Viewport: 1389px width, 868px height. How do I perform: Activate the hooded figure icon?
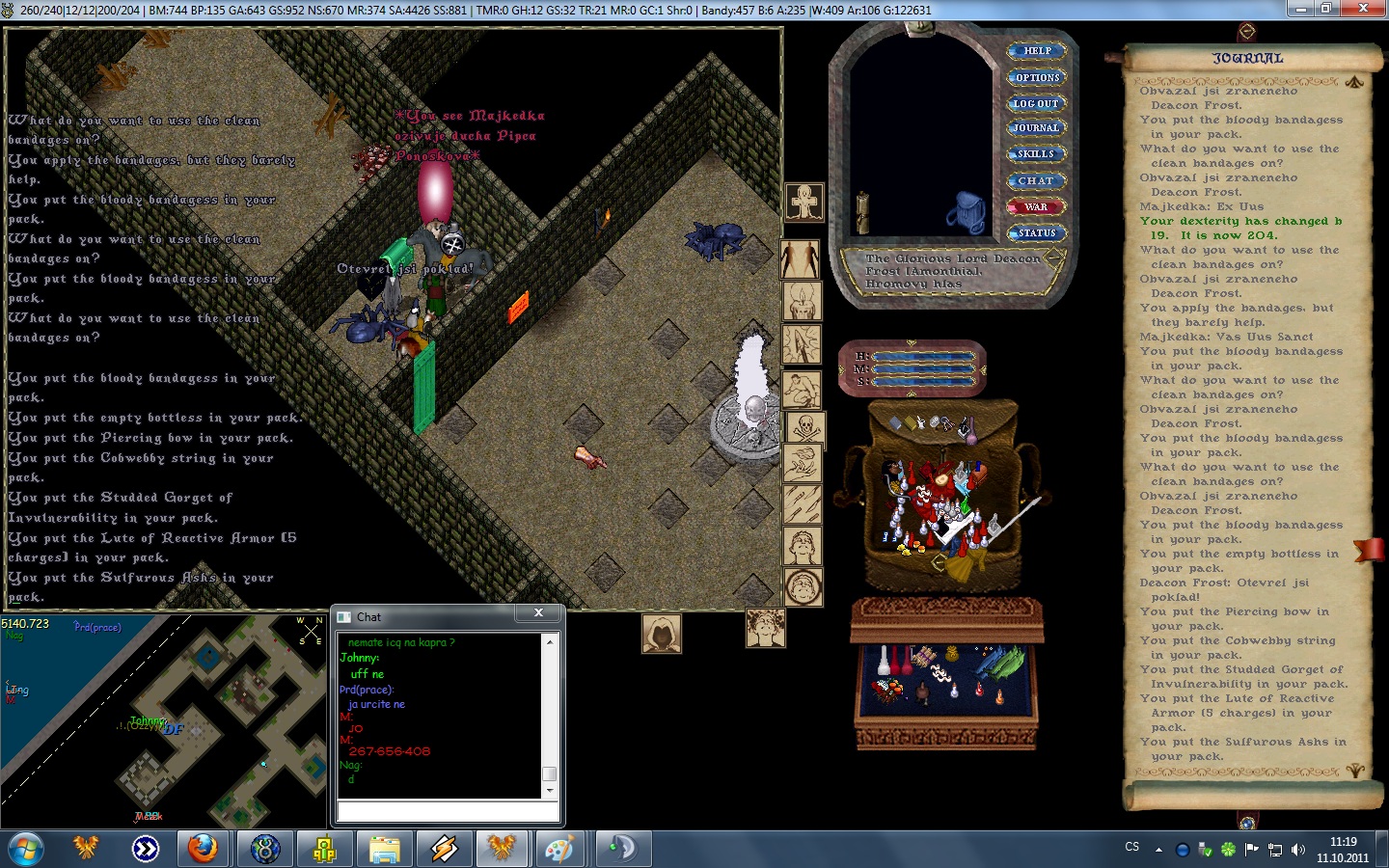[x=662, y=634]
